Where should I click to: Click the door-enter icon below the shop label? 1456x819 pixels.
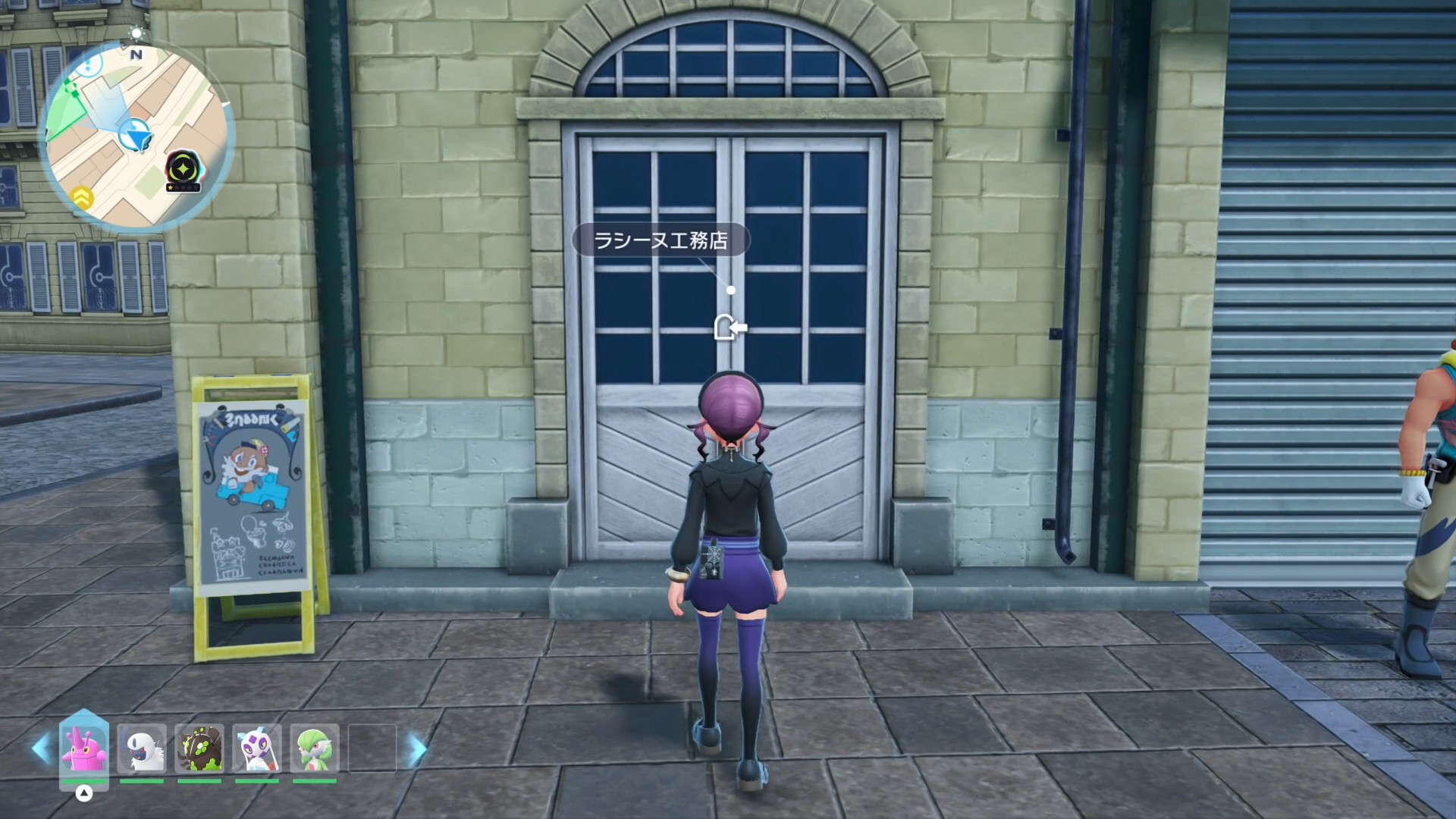coord(730,328)
